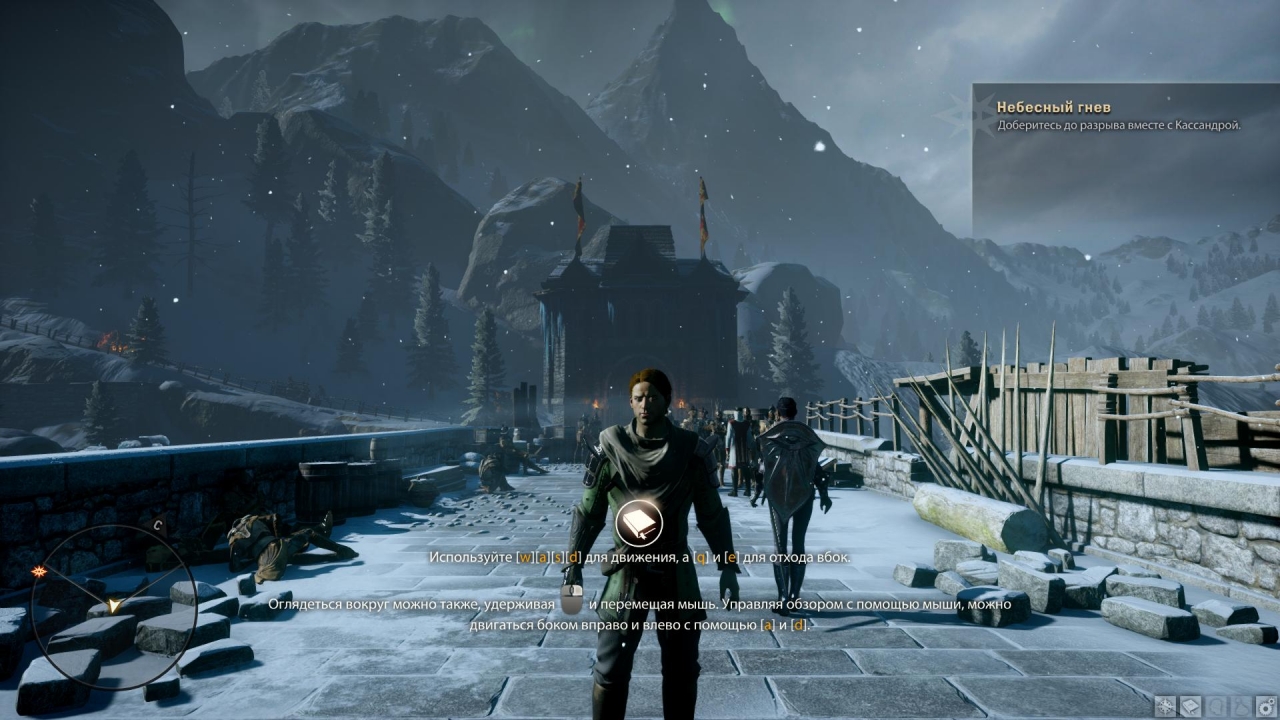Screen dimensions: 1280x720
Task: Select the [w] key hint in the tutorial
Action: pyautogui.click(x=526, y=558)
